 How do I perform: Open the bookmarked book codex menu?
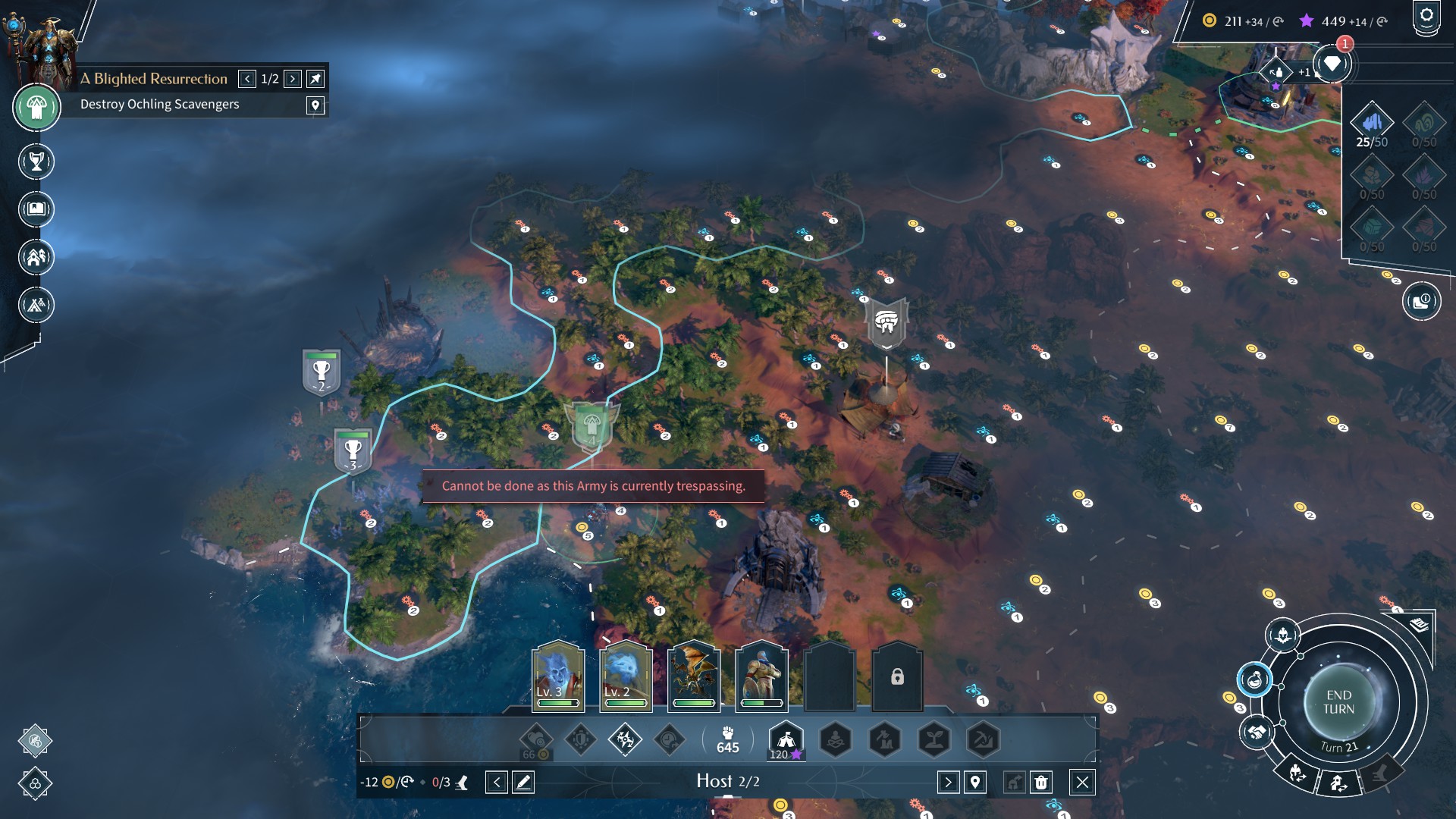36,209
